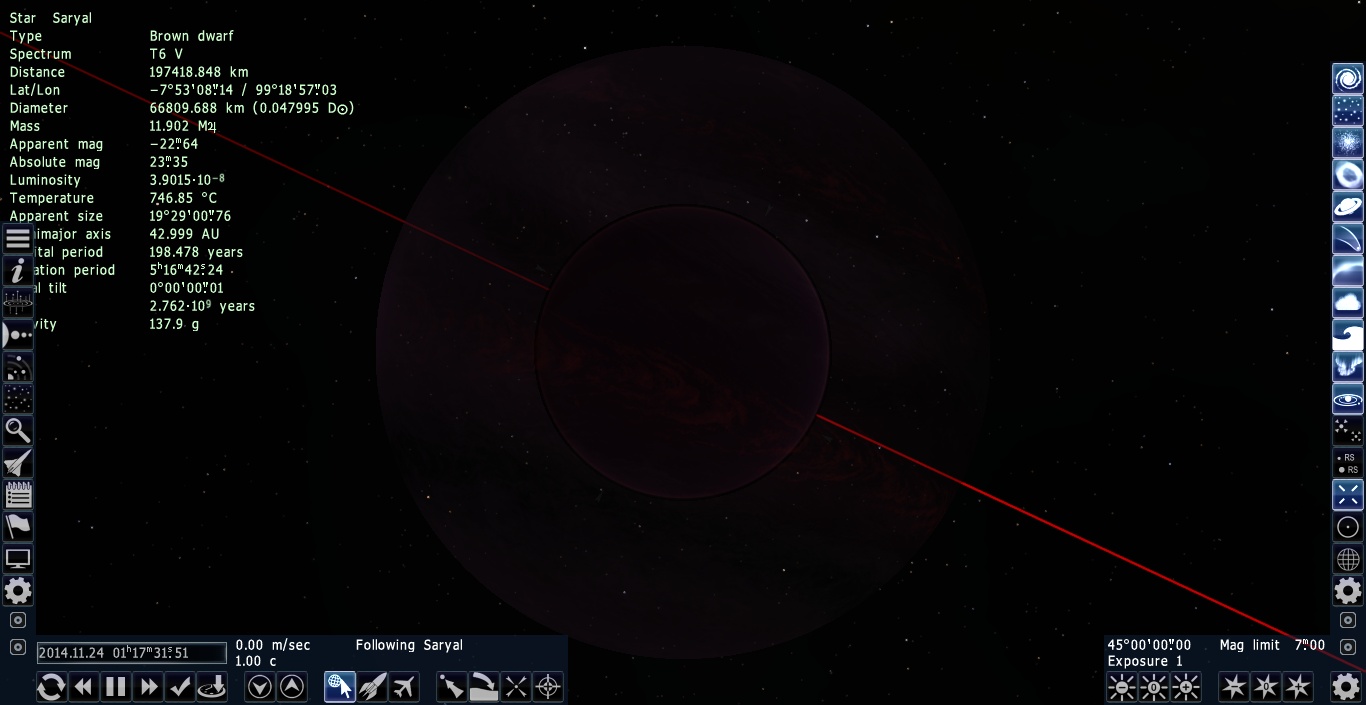Toggle comets display with the comet streak icon

1348,239
